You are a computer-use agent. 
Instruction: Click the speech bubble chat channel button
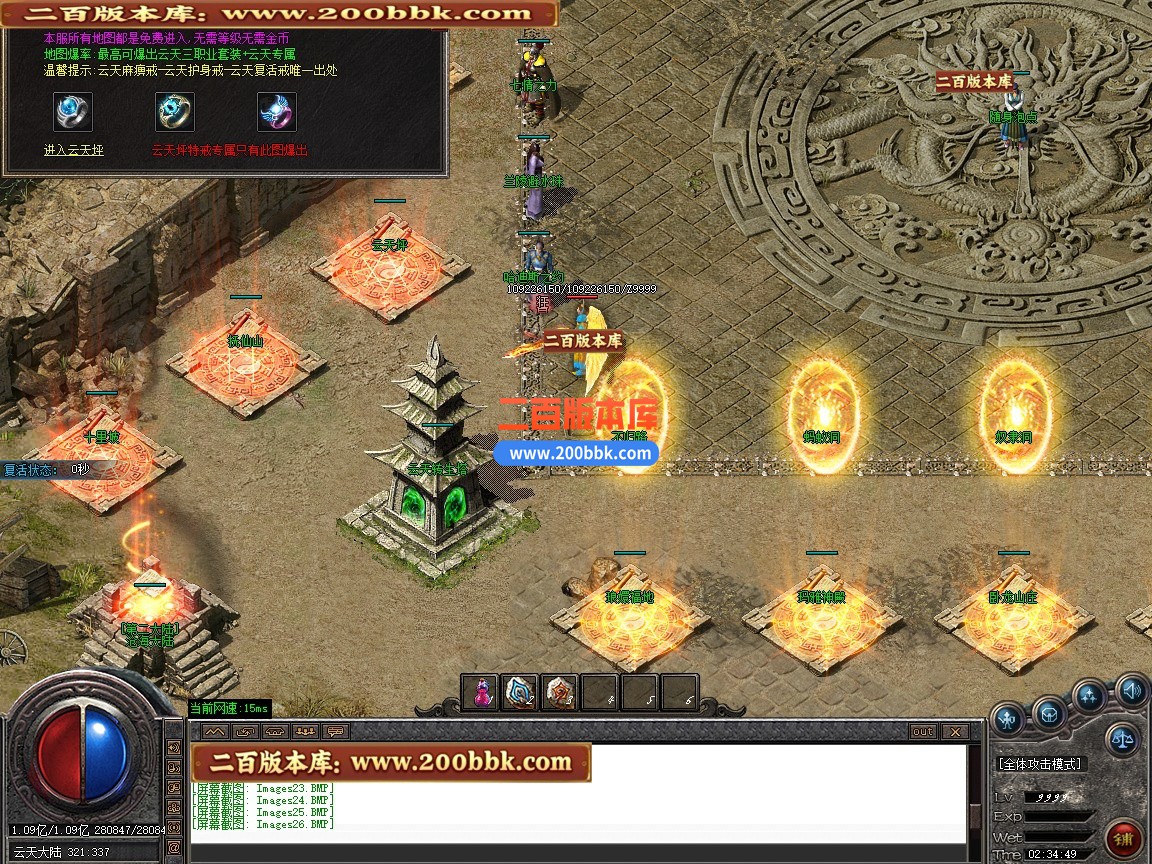click(335, 731)
